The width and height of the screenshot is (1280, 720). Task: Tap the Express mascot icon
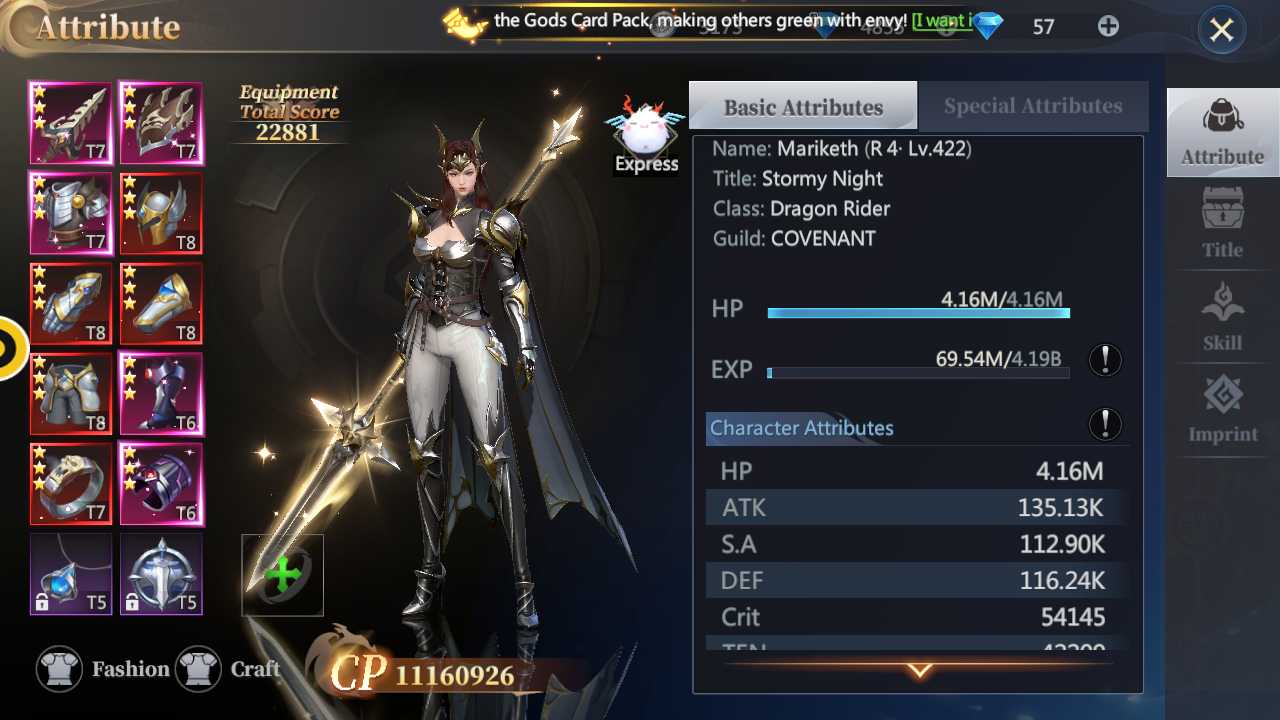pos(646,135)
